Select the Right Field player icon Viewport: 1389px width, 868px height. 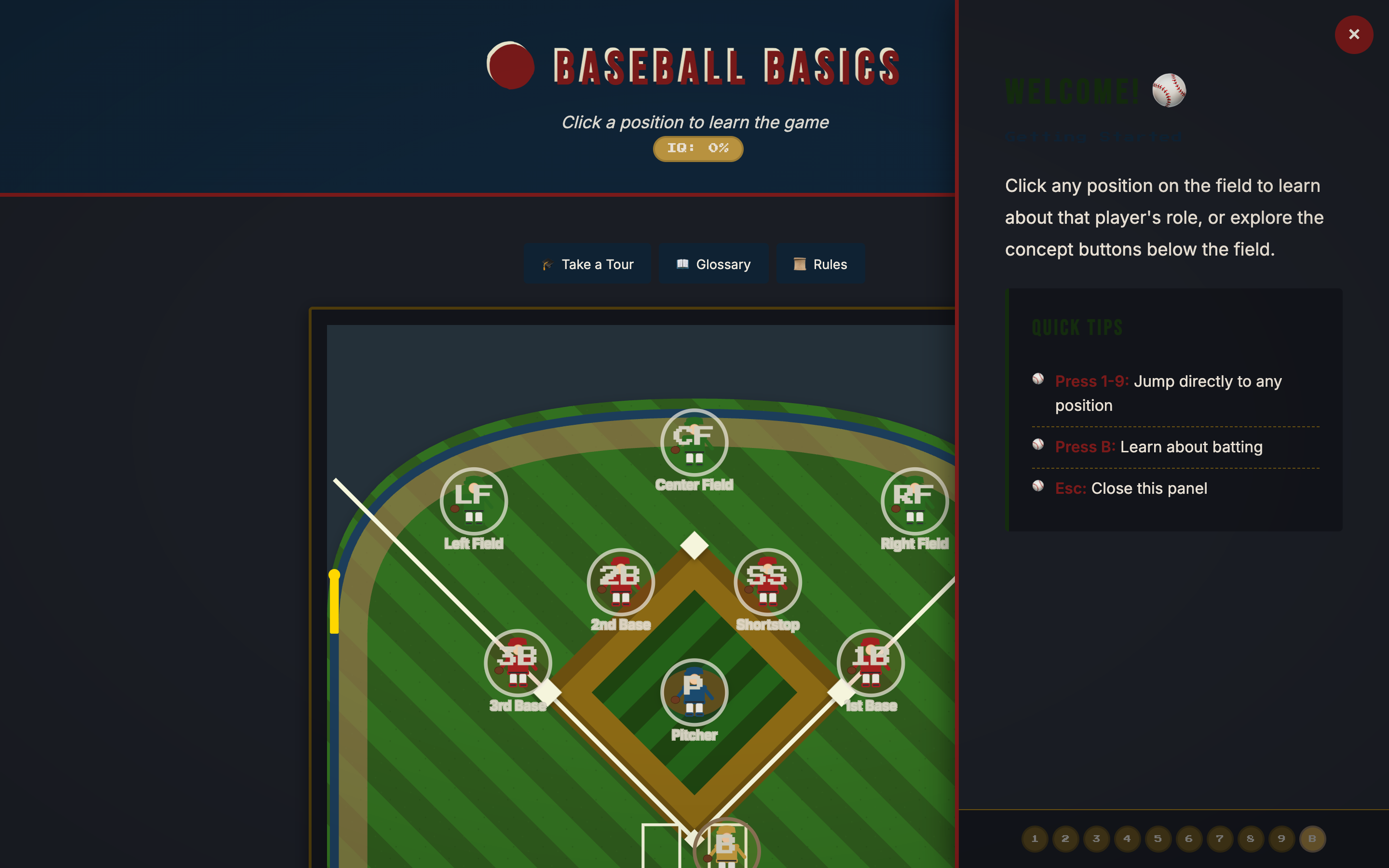pos(914,501)
